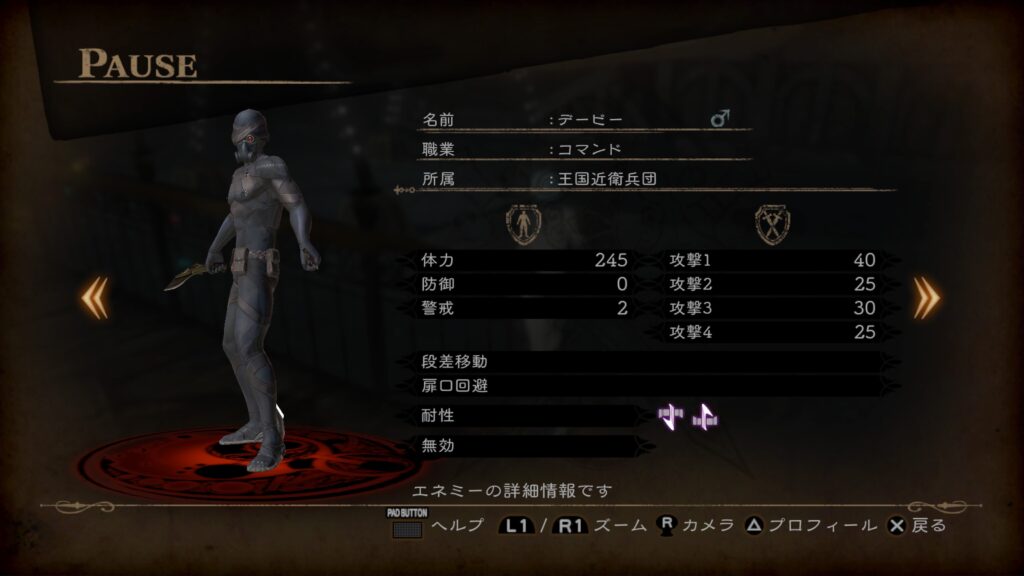Go to the previous enemy with the left arrows
This screenshot has width=1024, height=576.
(95, 298)
